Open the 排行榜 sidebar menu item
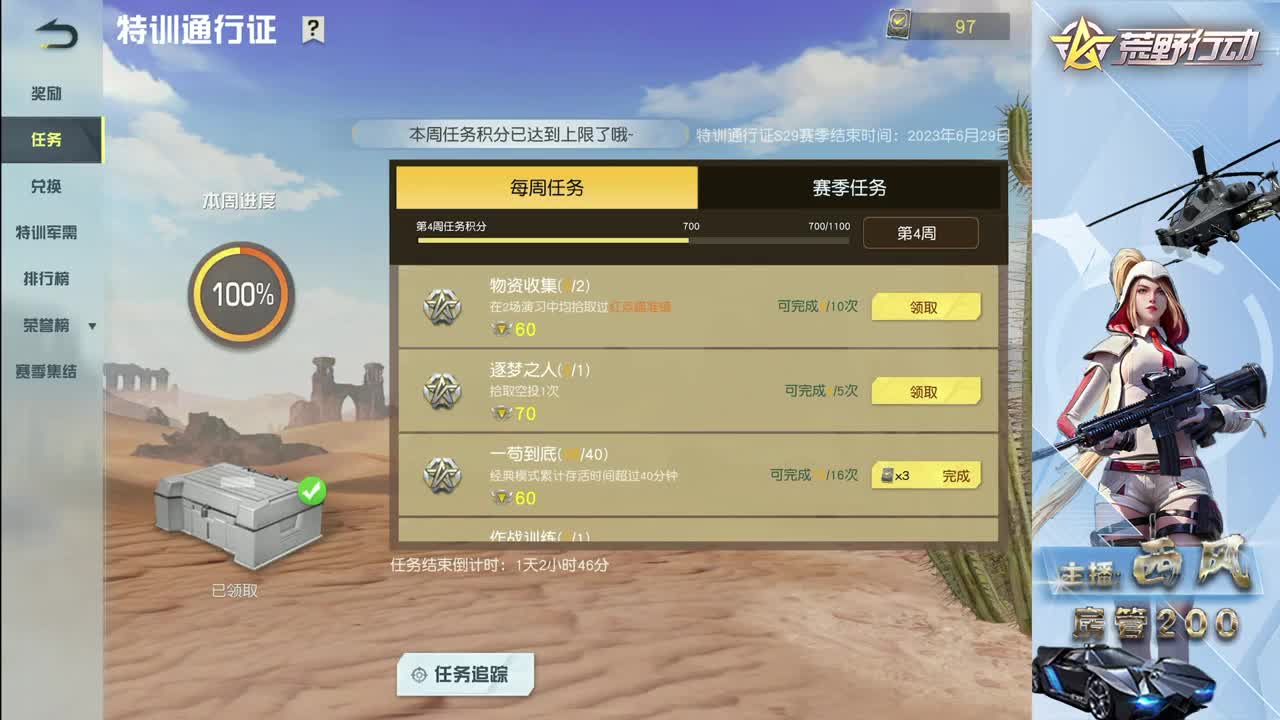The image size is (1280, 720). click(x=45, y=279)
